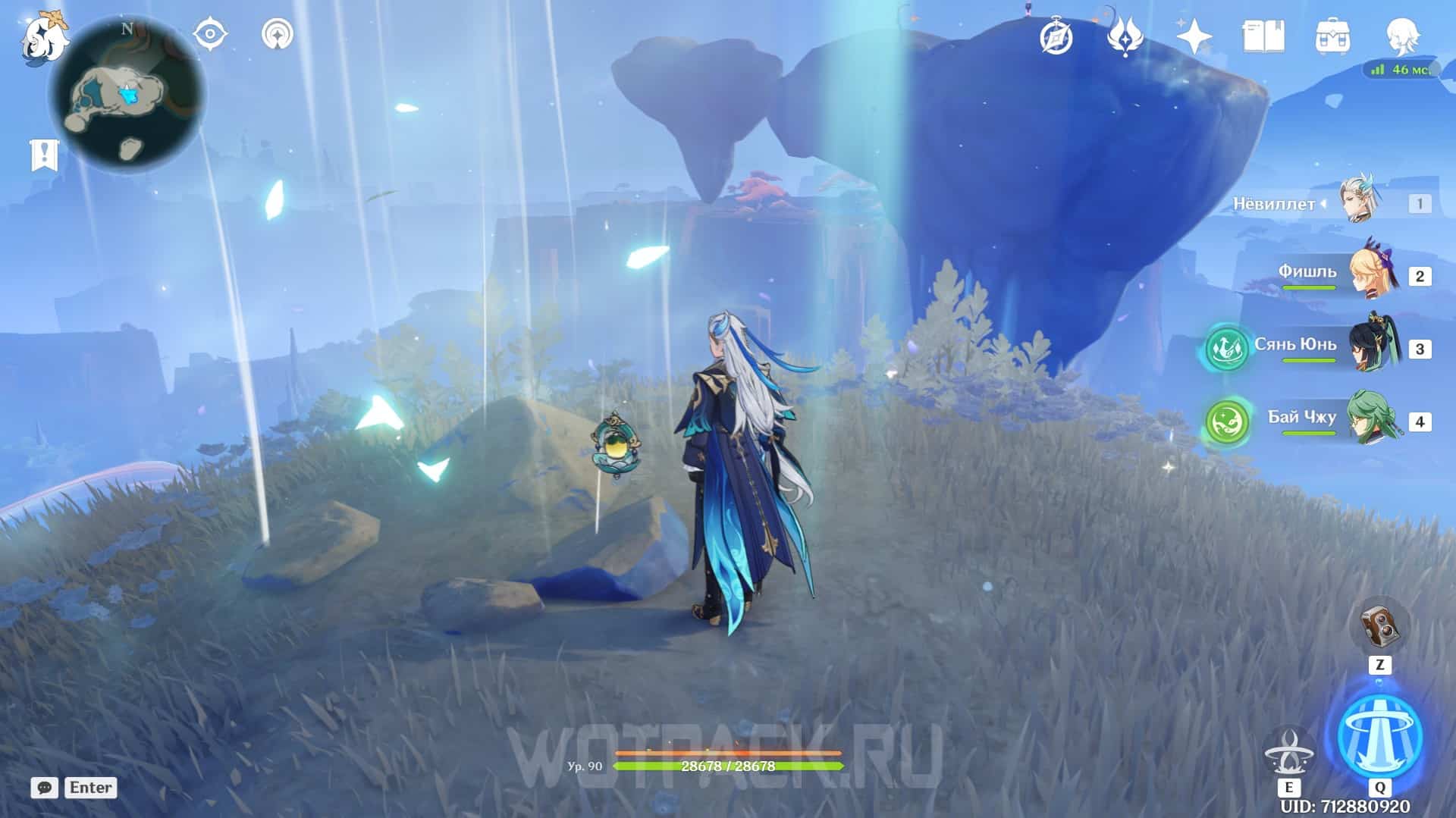Toggle the elemental sight eye icon
The width and height of the screenshot is (1456, 818).
(210, 35)
